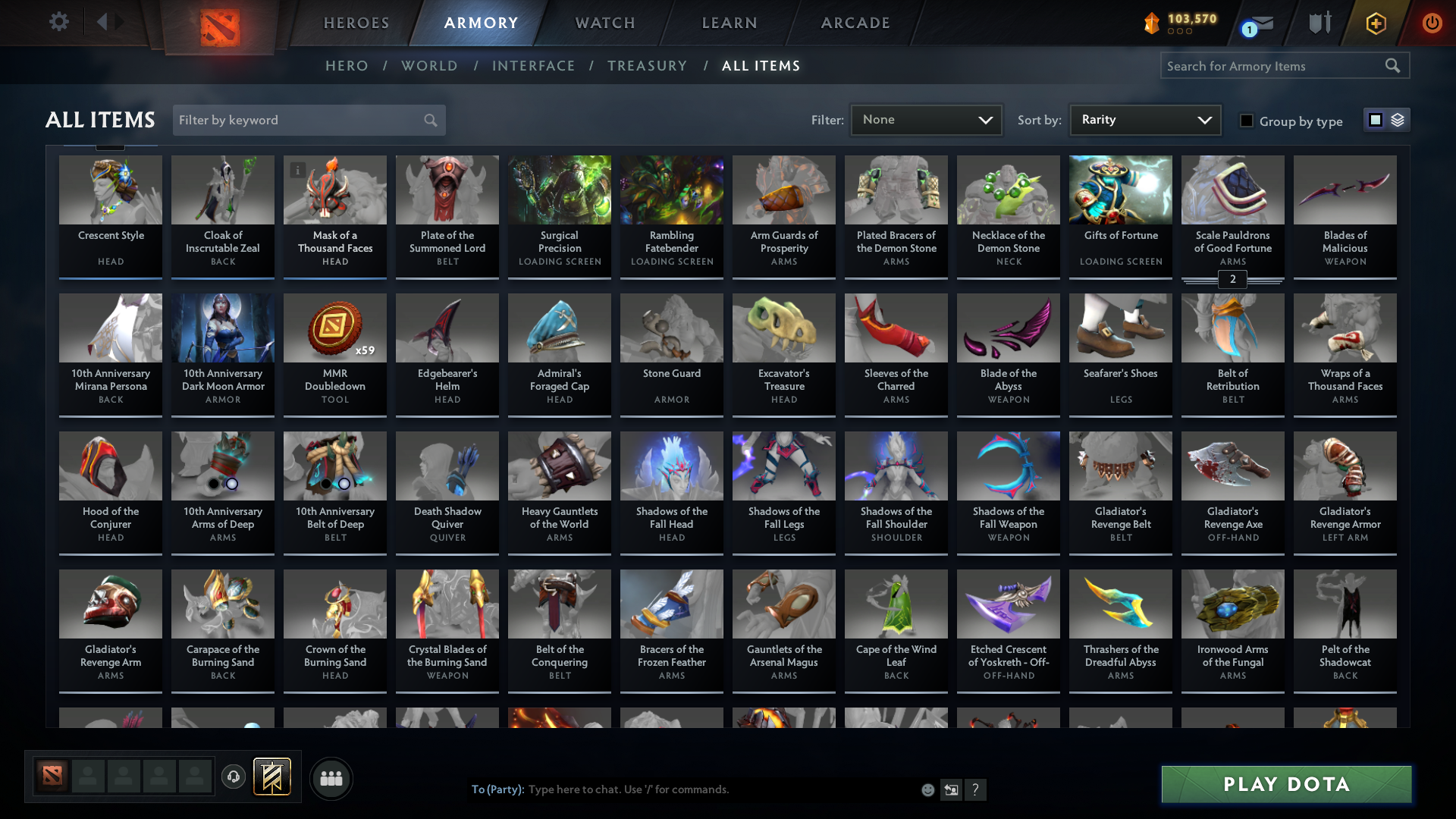Click the settings gear icon

[59, 22]
